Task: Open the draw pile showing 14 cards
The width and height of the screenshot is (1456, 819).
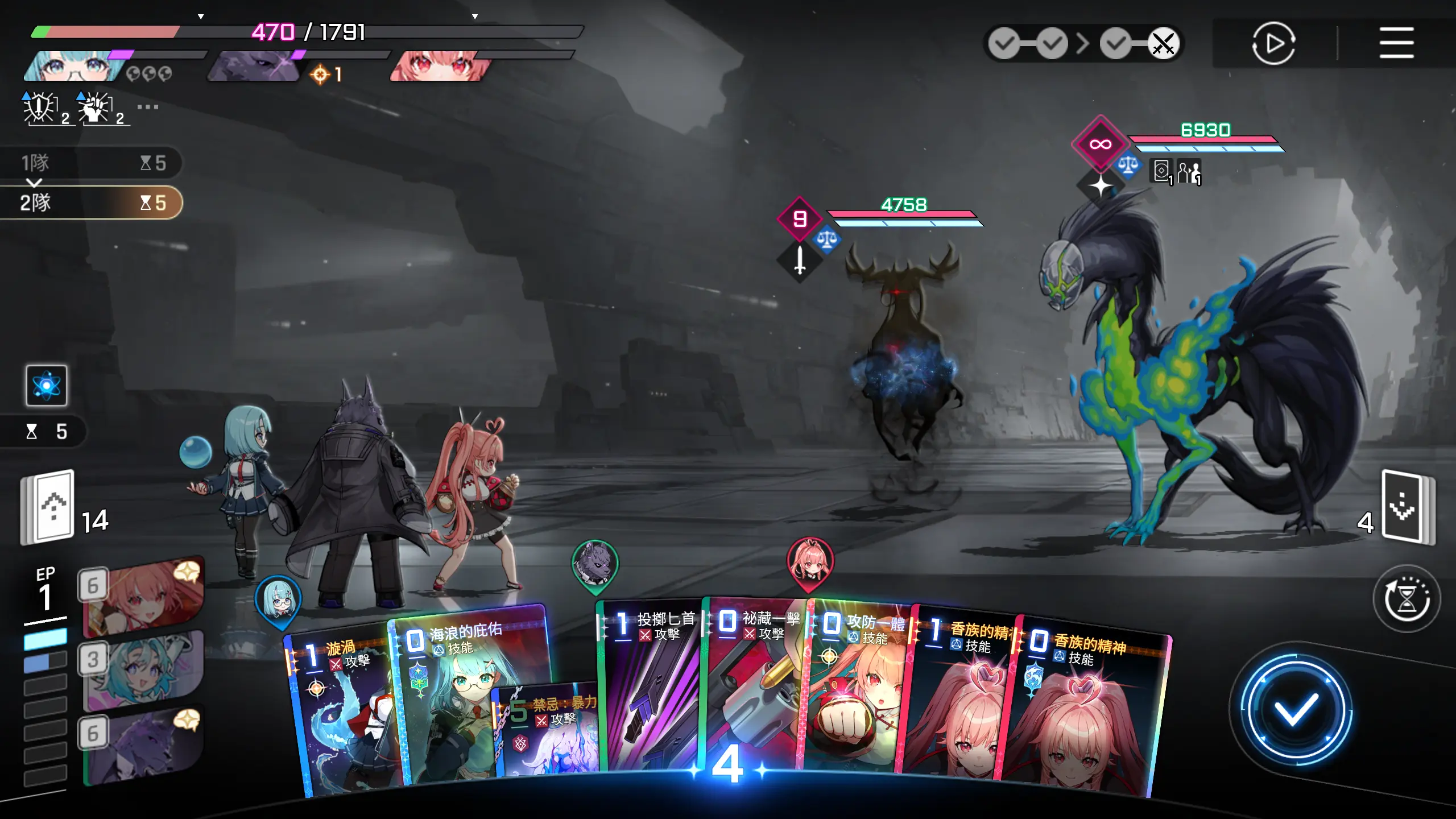Action: pyautogui.click(x=50, y=507)
